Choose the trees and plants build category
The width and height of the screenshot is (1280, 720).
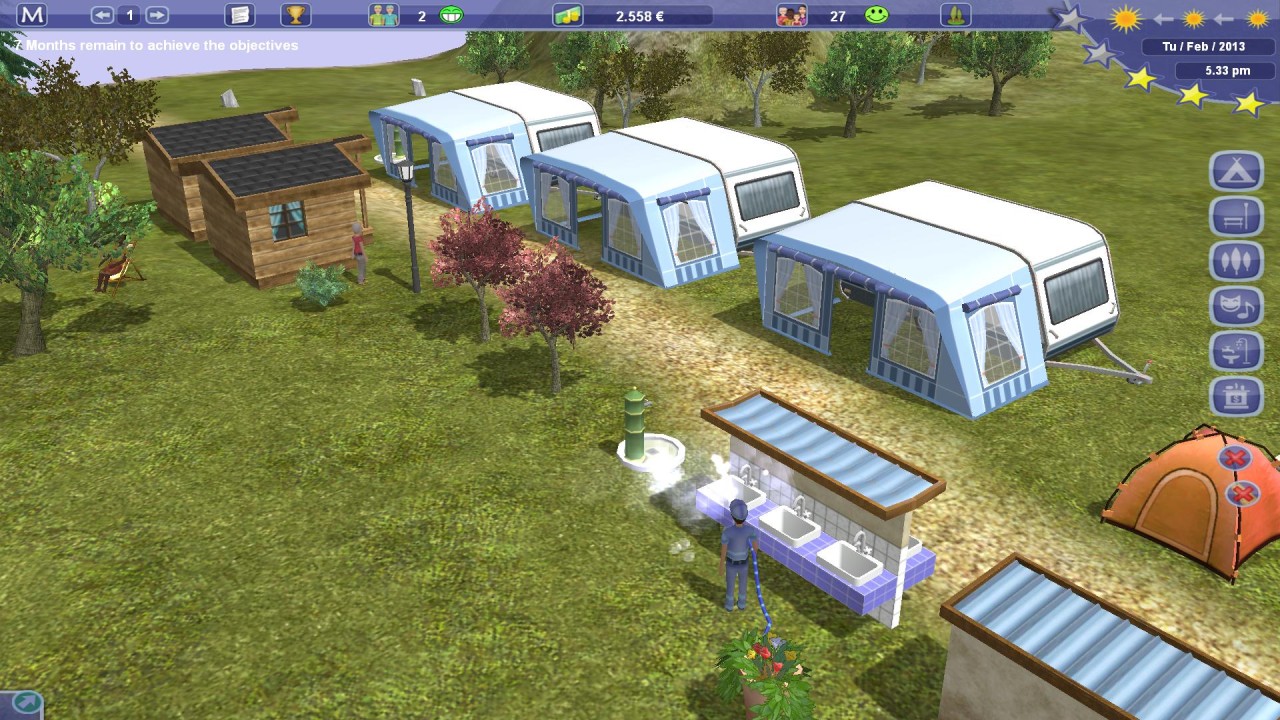1237,262
